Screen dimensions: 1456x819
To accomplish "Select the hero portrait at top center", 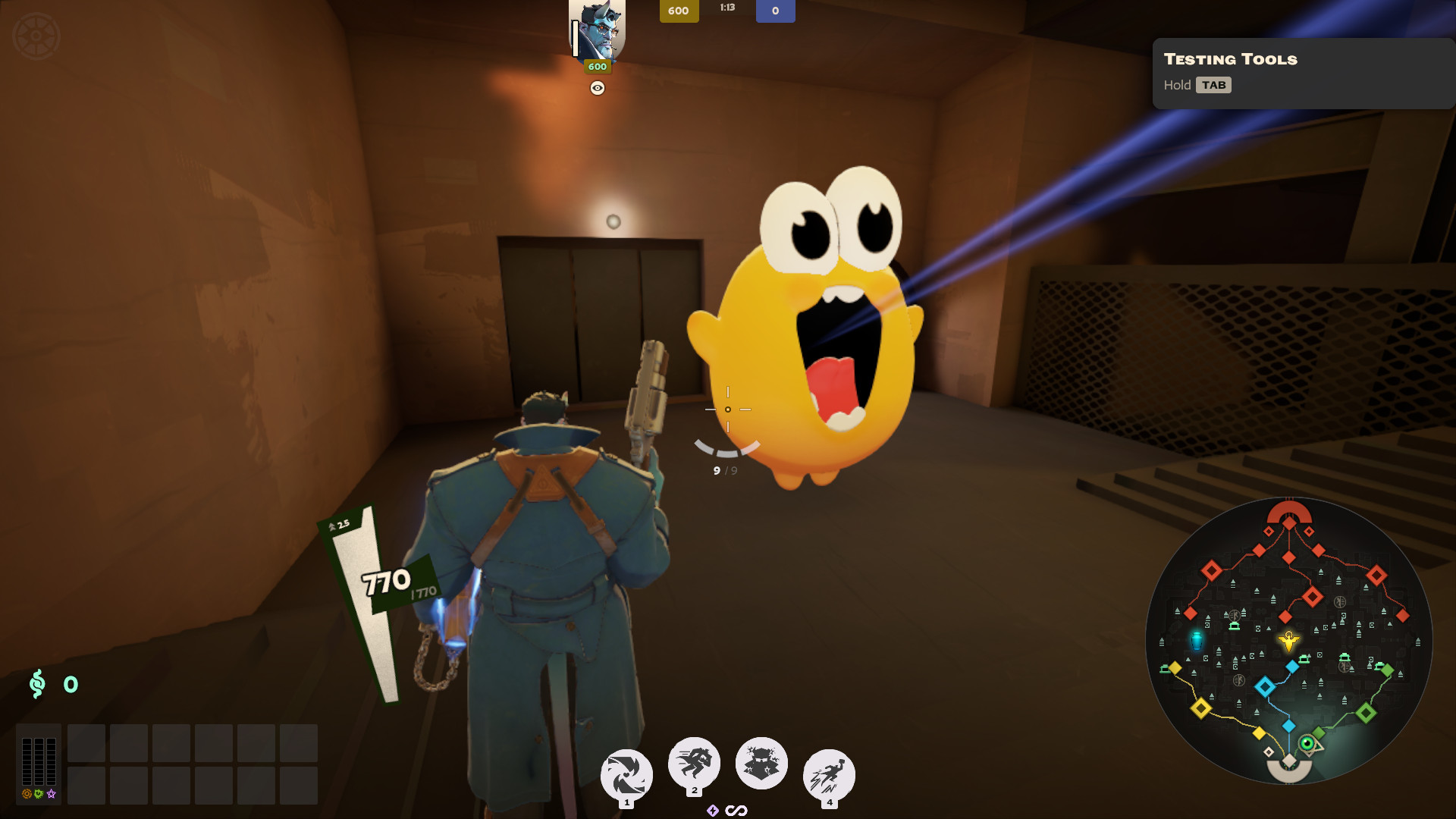I will (598, 29).
